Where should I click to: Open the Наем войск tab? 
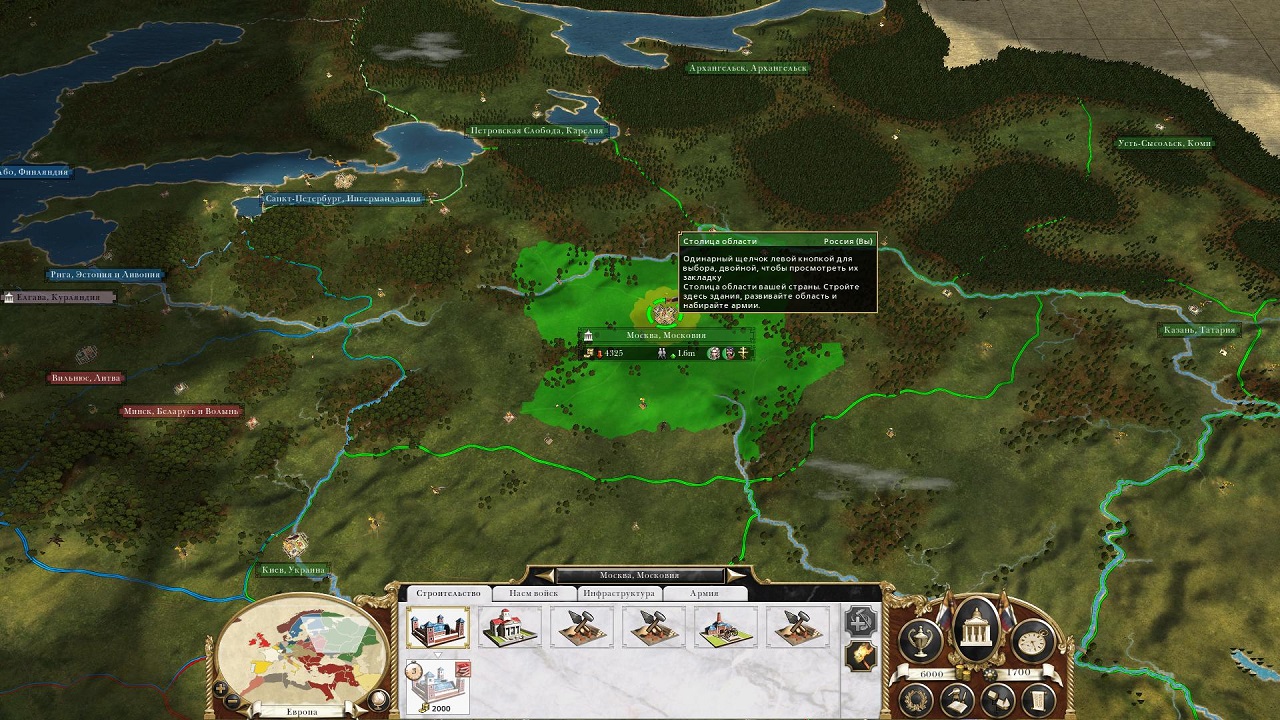[533, 593]
